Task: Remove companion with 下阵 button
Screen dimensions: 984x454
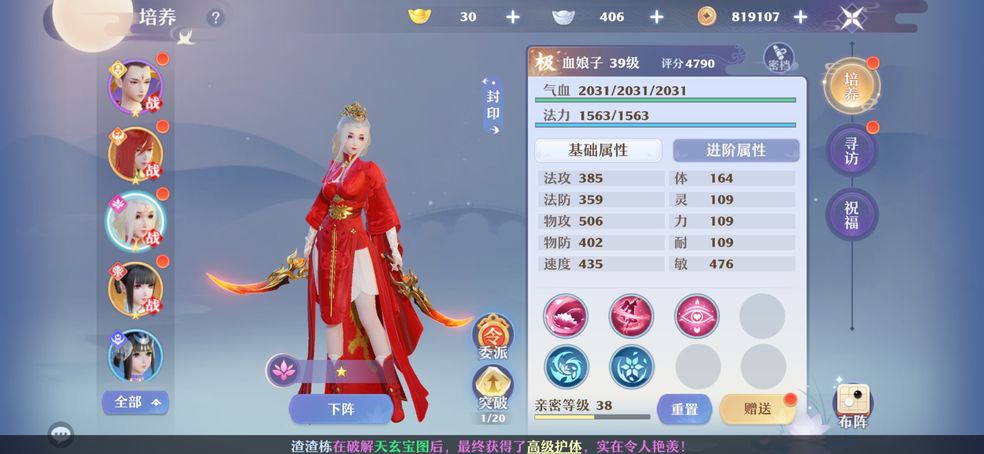Action: pyautogui.click(x=340, y=408)
